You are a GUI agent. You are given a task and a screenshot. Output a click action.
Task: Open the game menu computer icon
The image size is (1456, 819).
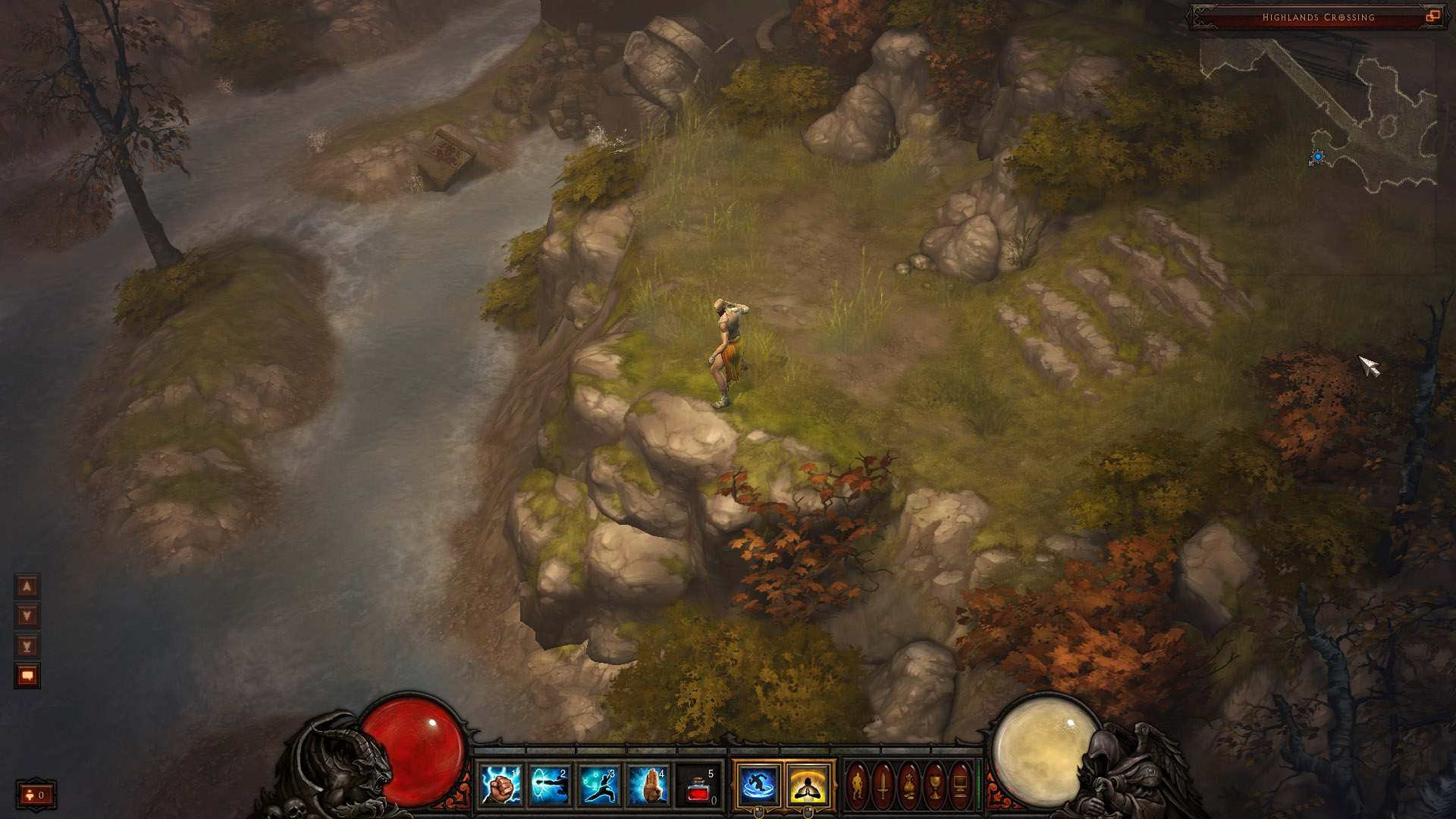[959, 785]
